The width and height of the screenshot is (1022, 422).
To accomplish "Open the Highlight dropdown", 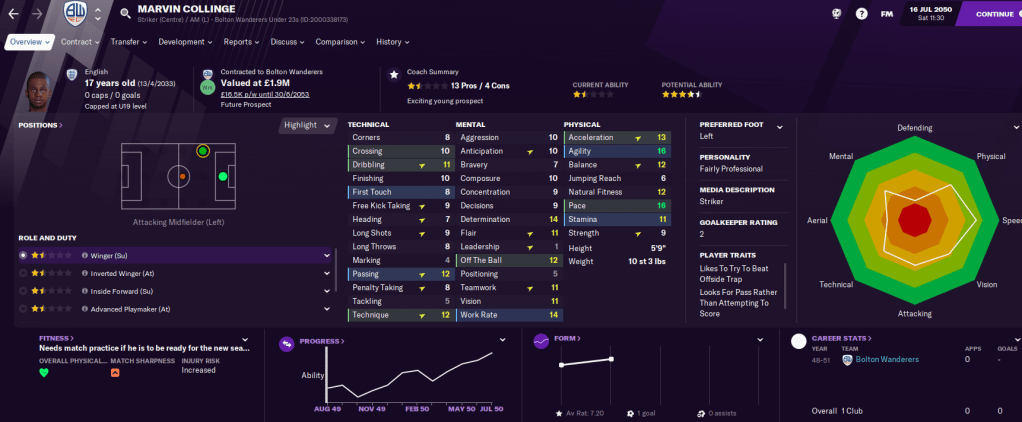I will pyautogui.click(x=306, y=125).
